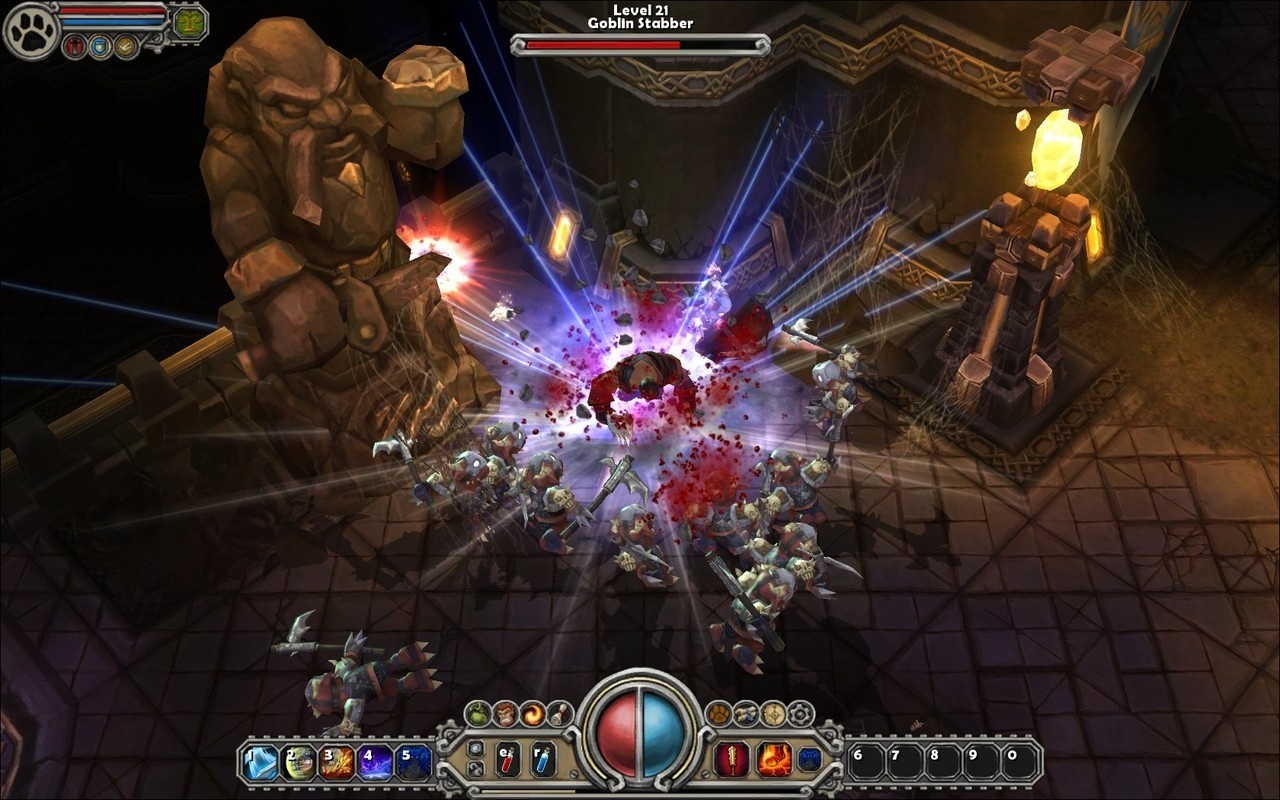Click the paw pet icon on the right hotbar
The height and width of the screenshot is (800, 1280).
(720, 712)
